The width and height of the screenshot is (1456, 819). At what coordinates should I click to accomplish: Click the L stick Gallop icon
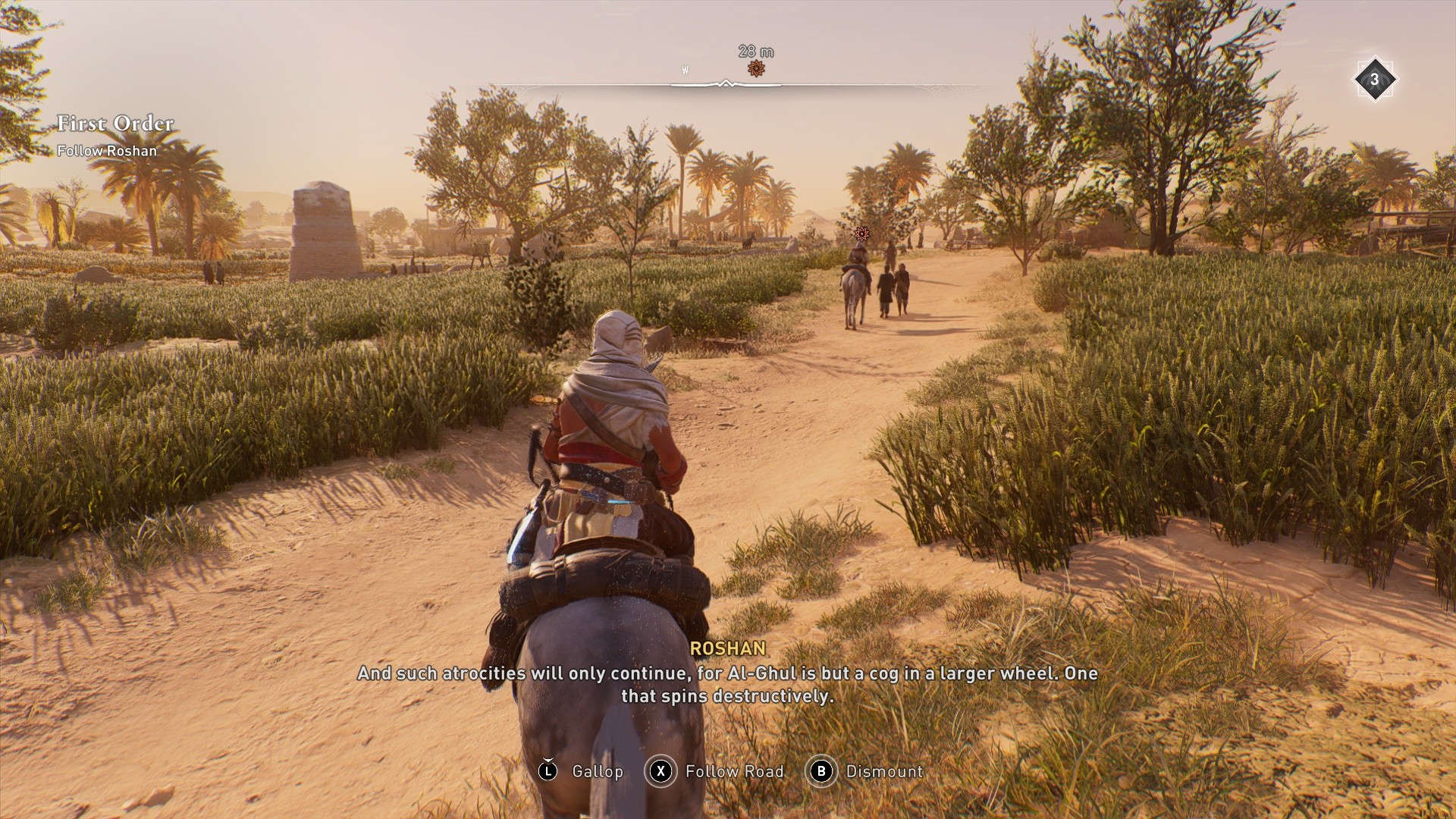coord(548,771)
